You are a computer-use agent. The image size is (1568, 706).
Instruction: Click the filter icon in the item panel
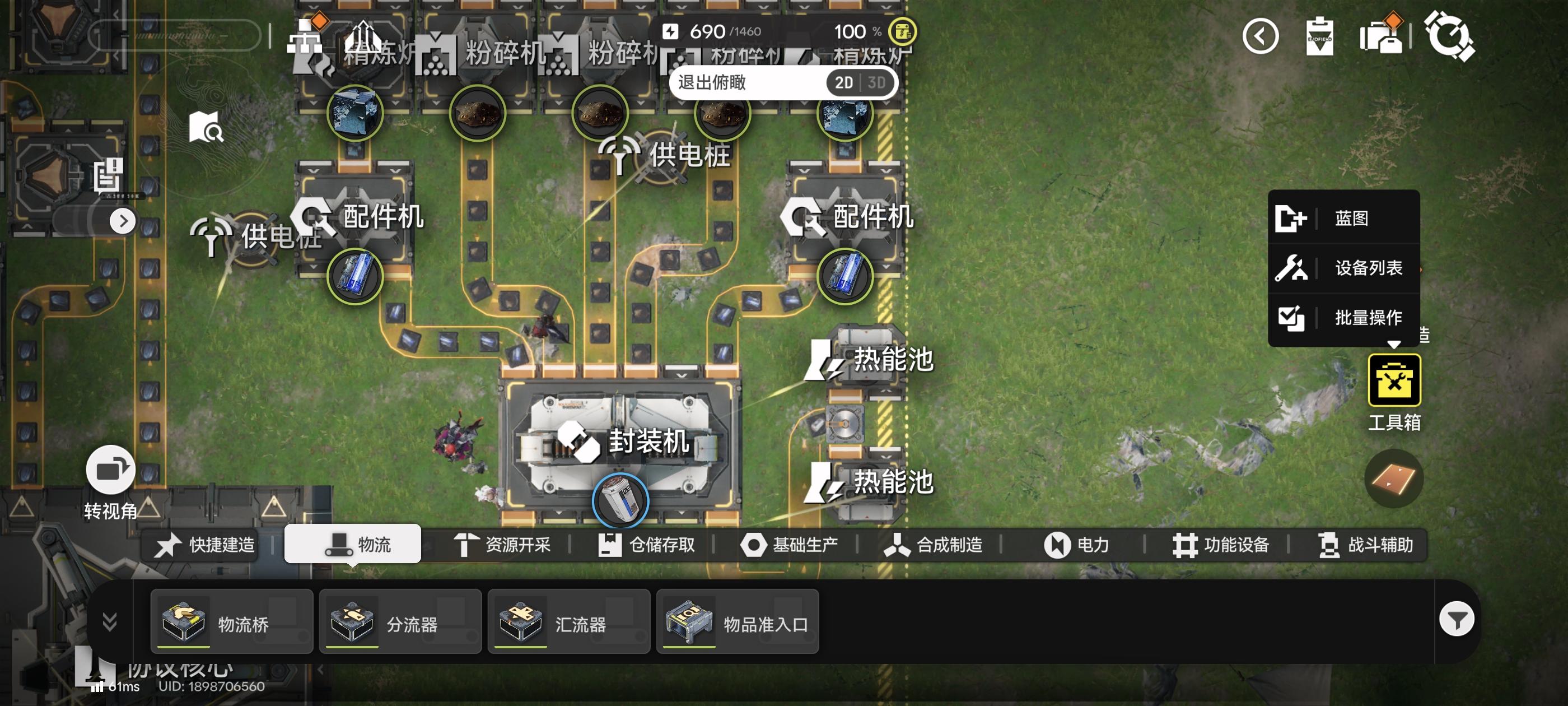(1457, 618)
